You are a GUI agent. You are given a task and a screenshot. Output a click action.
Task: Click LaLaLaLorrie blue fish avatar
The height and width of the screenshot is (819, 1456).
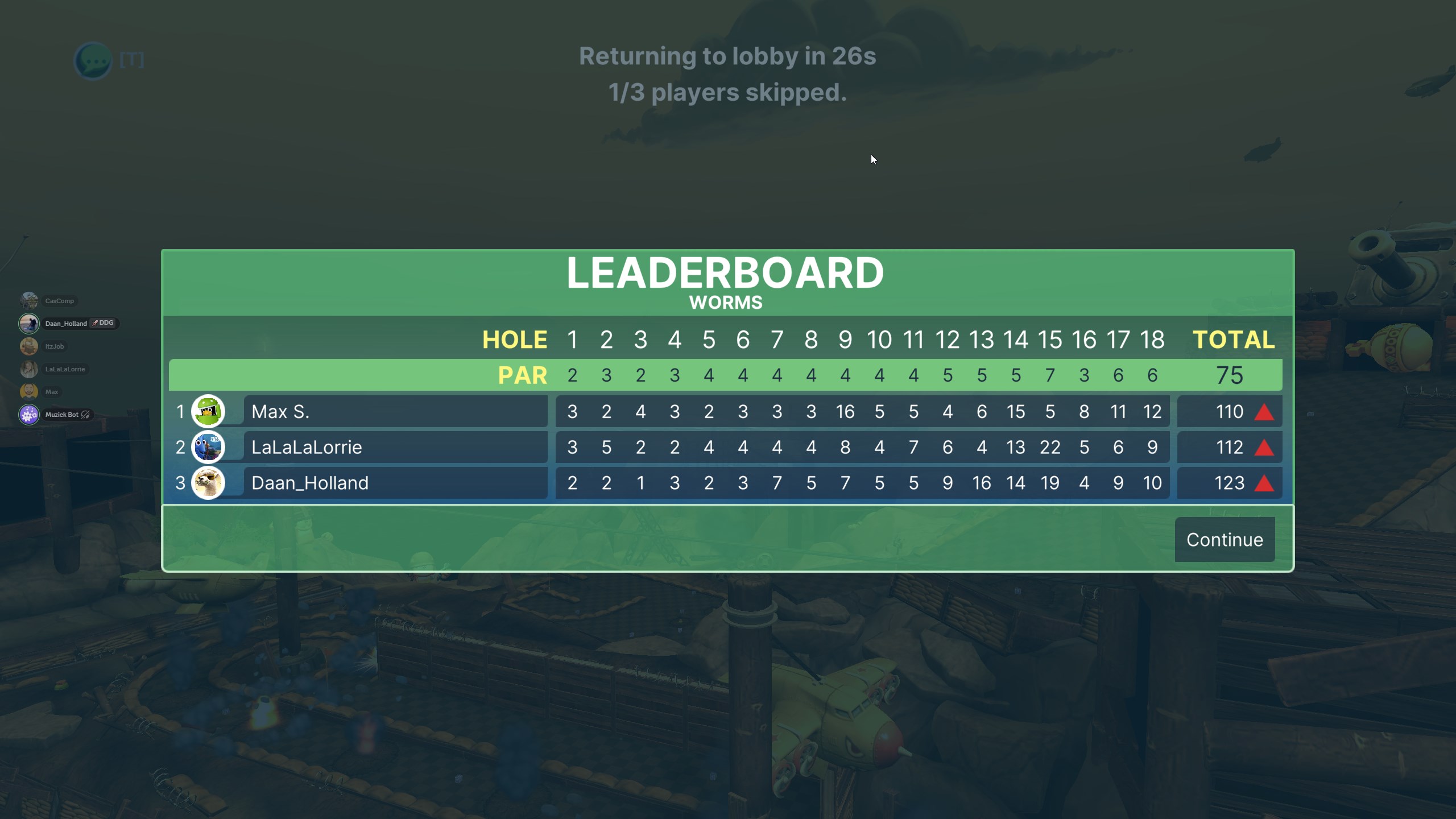click(x=208, y=447)
